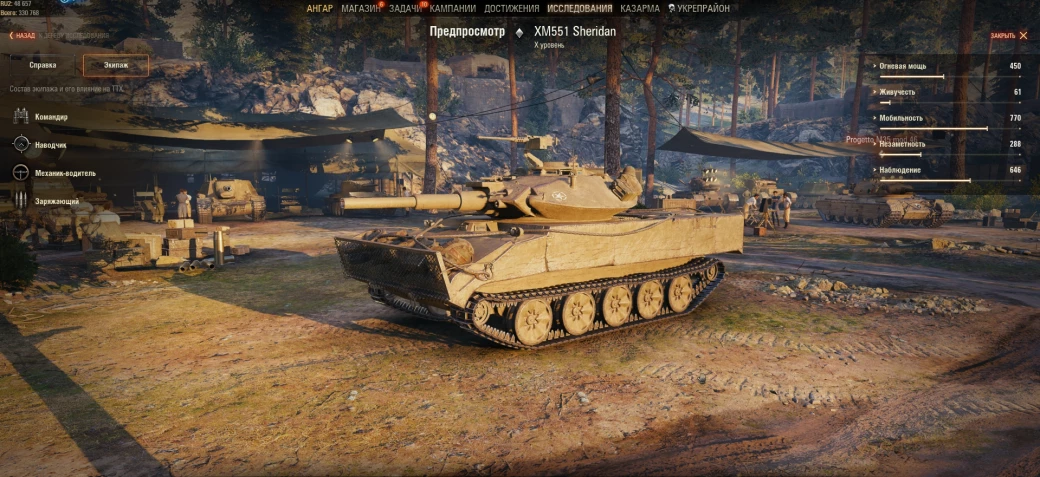The width and height of the screenshot is (1040, 477).
Task: Open the Достижения section
Action: click(x=511, y=9)
